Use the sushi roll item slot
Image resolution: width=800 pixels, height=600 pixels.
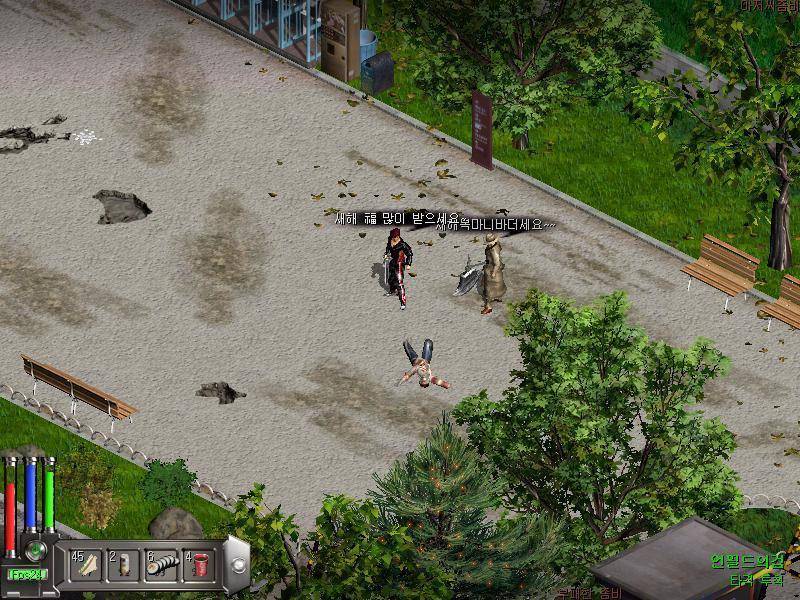161,564
